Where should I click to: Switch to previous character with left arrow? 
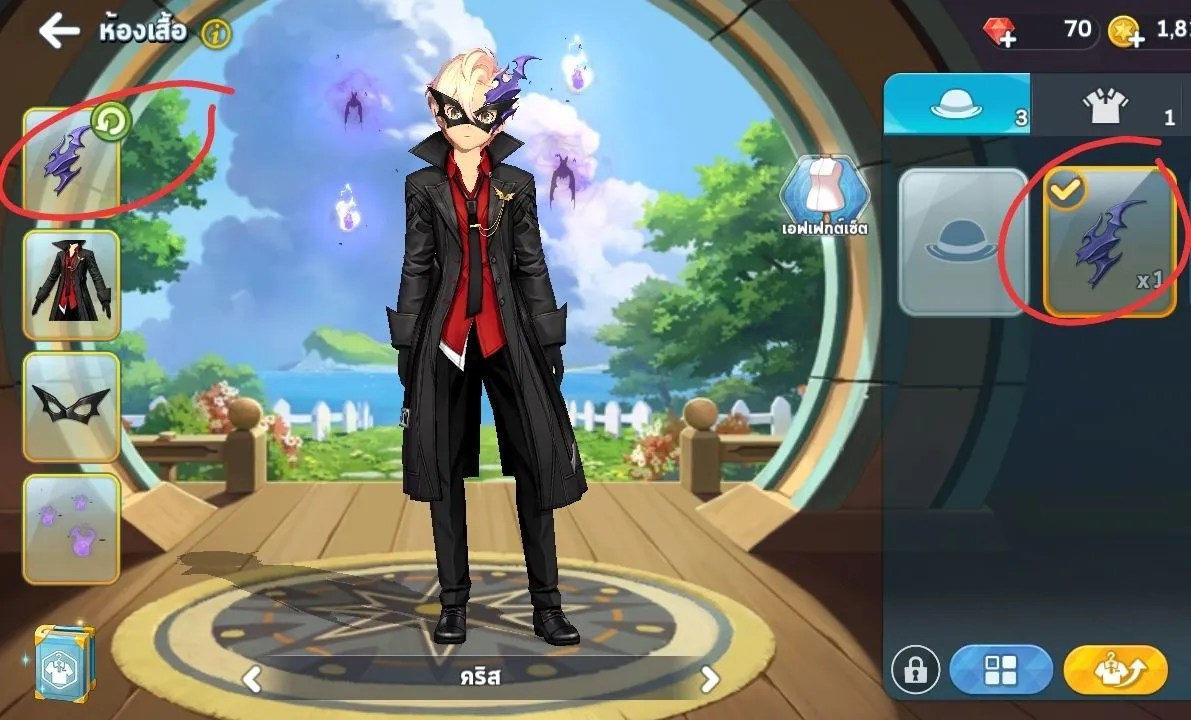click(252, 680)
